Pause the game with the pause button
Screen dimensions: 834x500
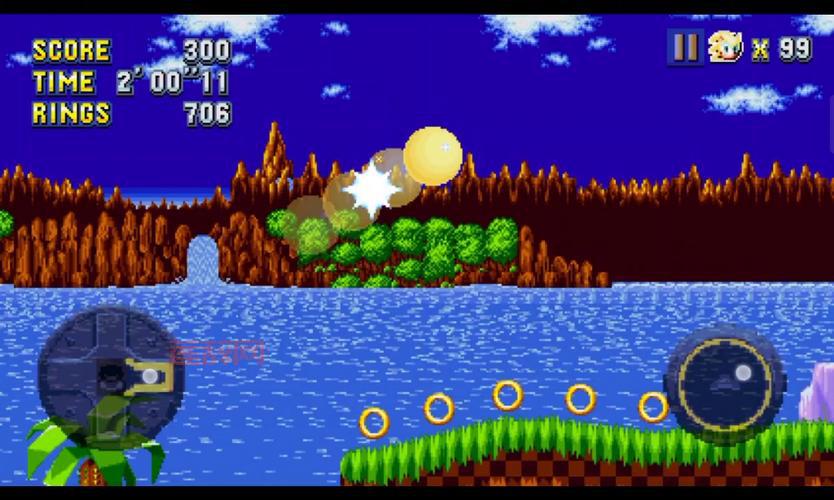(x=685, y=47)
